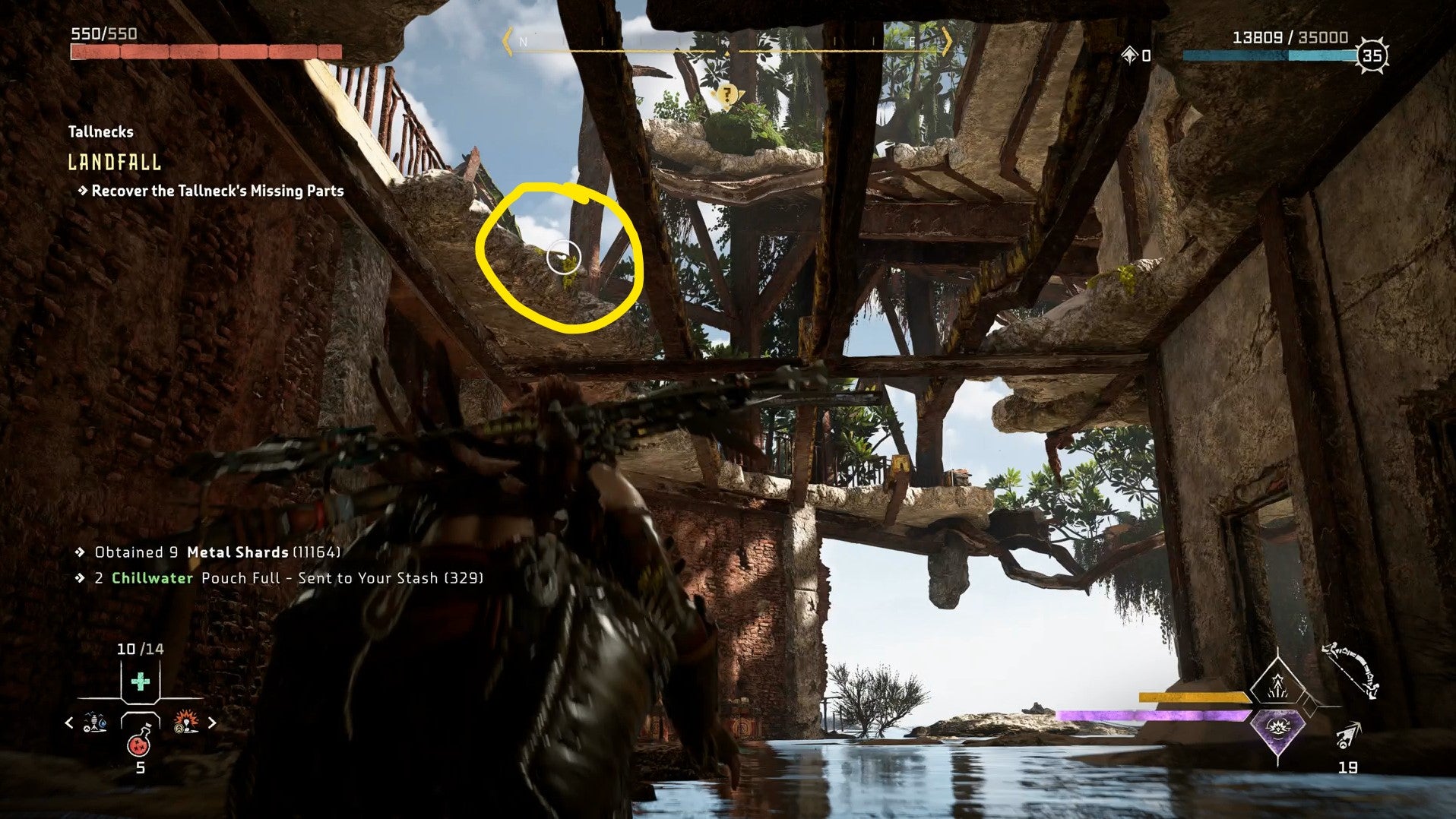Select the arrow ammo icon near the count 19
The image size is (1456, 819).
(x=1348, y=735)
